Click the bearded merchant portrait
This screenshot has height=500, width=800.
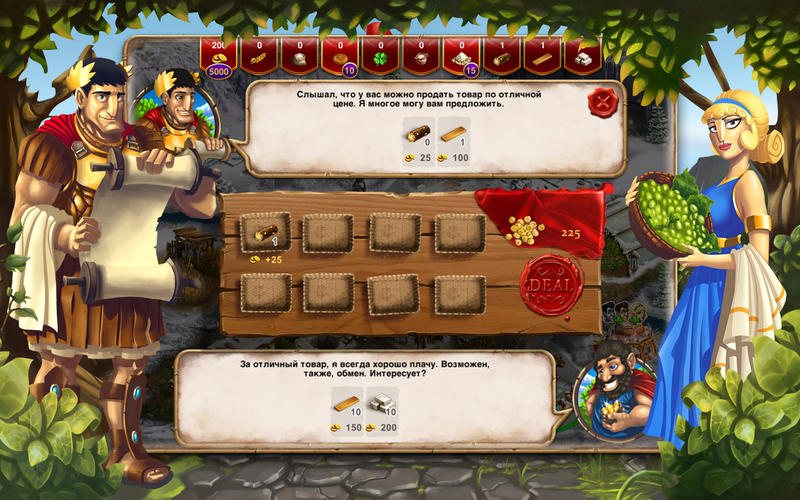pos(613,387)
